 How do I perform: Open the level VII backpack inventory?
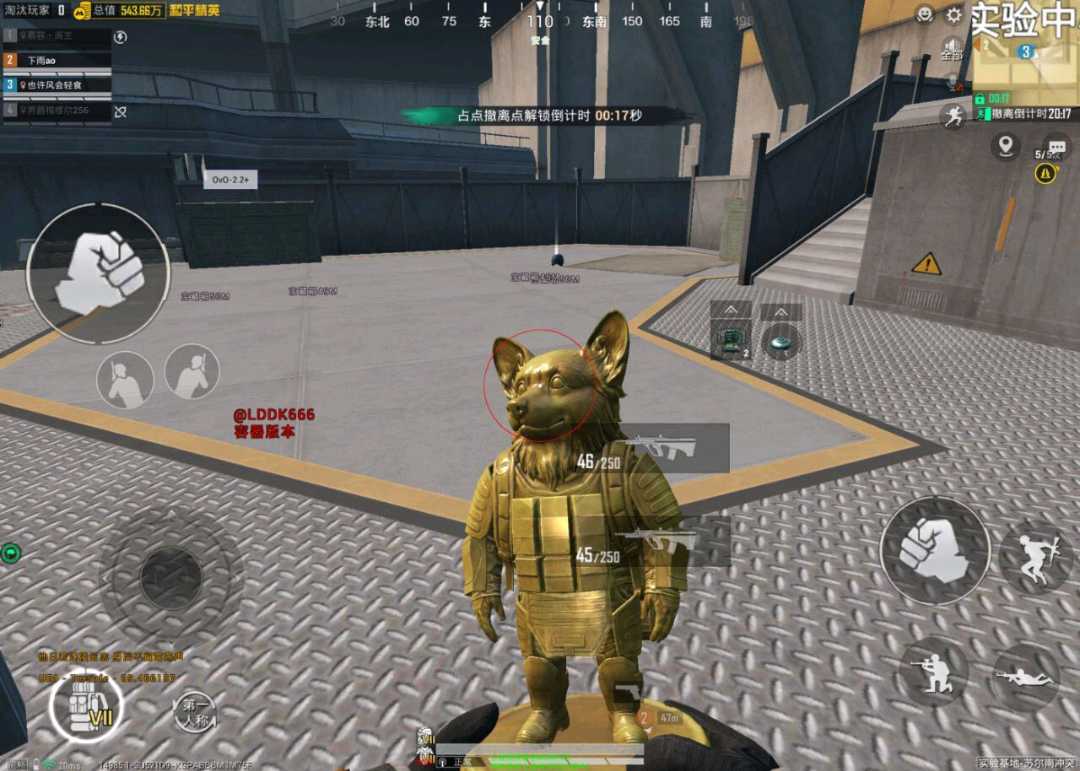tap(85, 706)
